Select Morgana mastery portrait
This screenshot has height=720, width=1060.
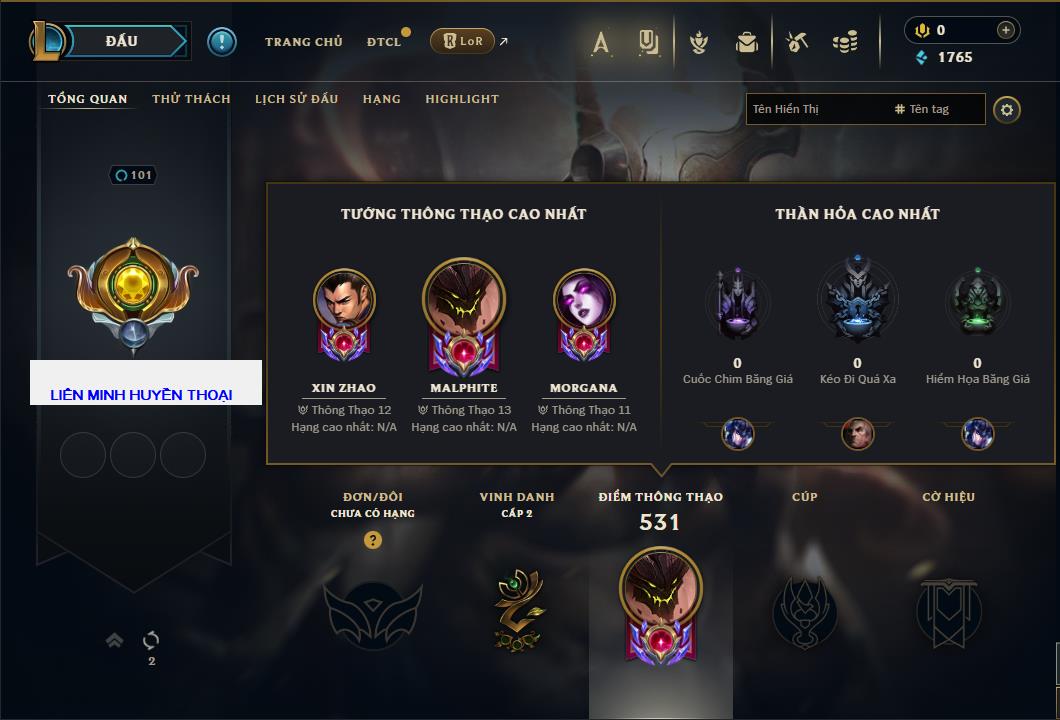[x=584, y=299]
